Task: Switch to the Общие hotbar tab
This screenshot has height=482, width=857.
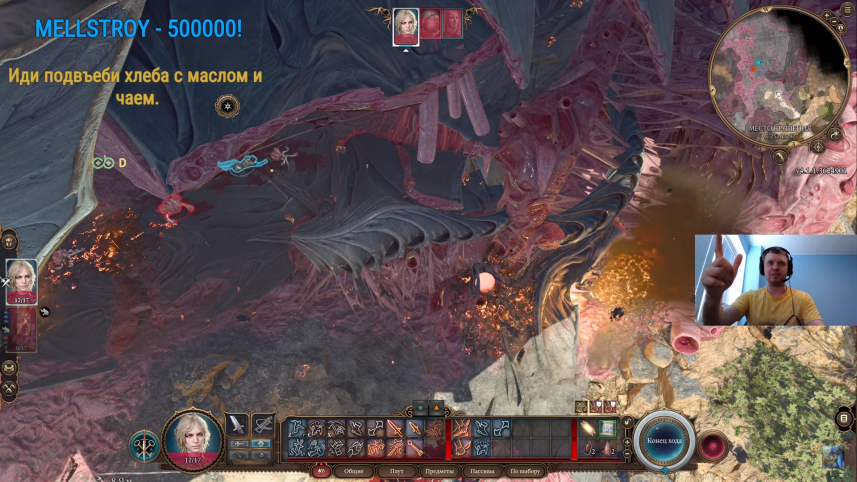Action: [x=354, y=471]
